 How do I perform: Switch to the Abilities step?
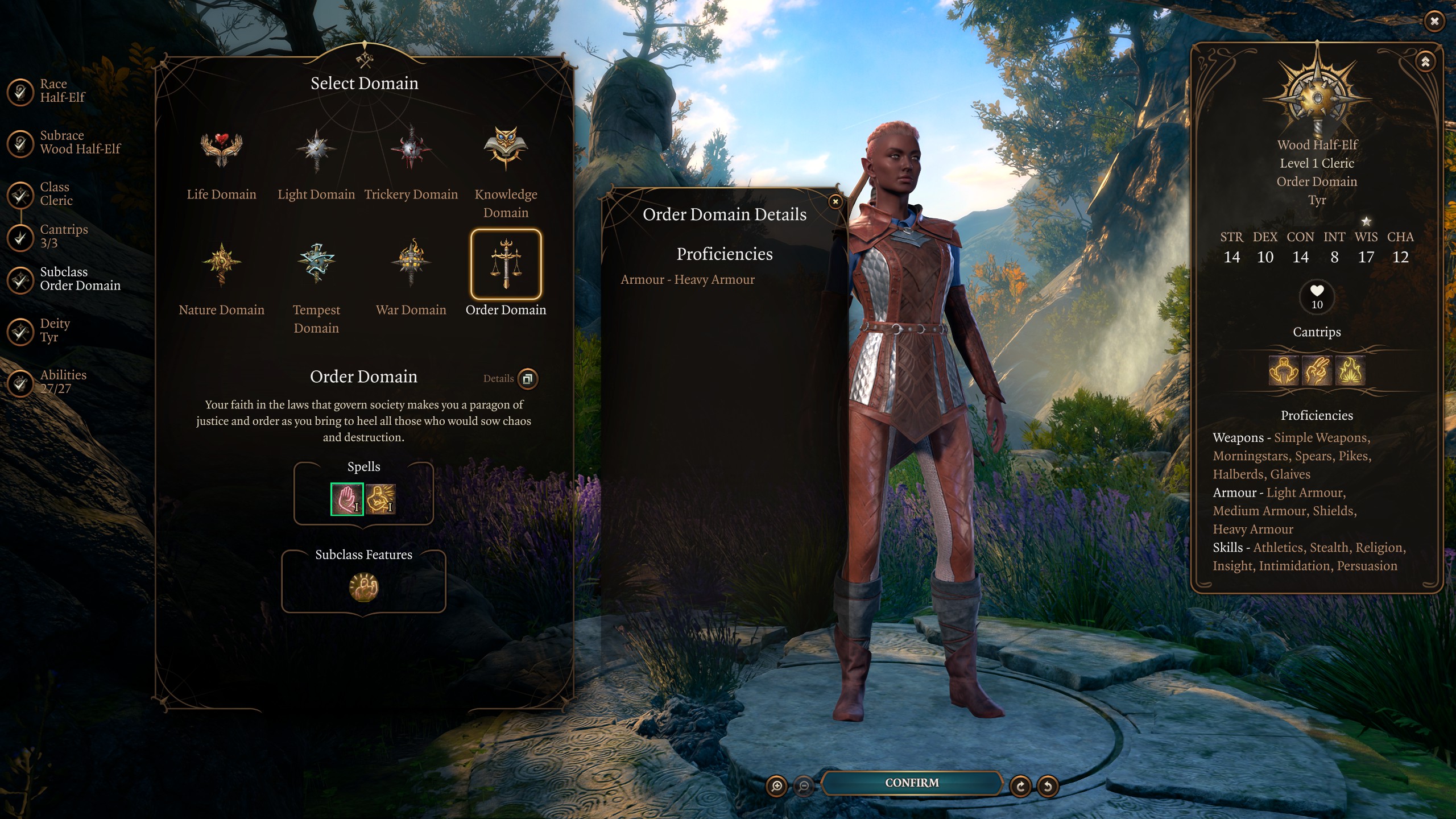click(x=20, y=382)
